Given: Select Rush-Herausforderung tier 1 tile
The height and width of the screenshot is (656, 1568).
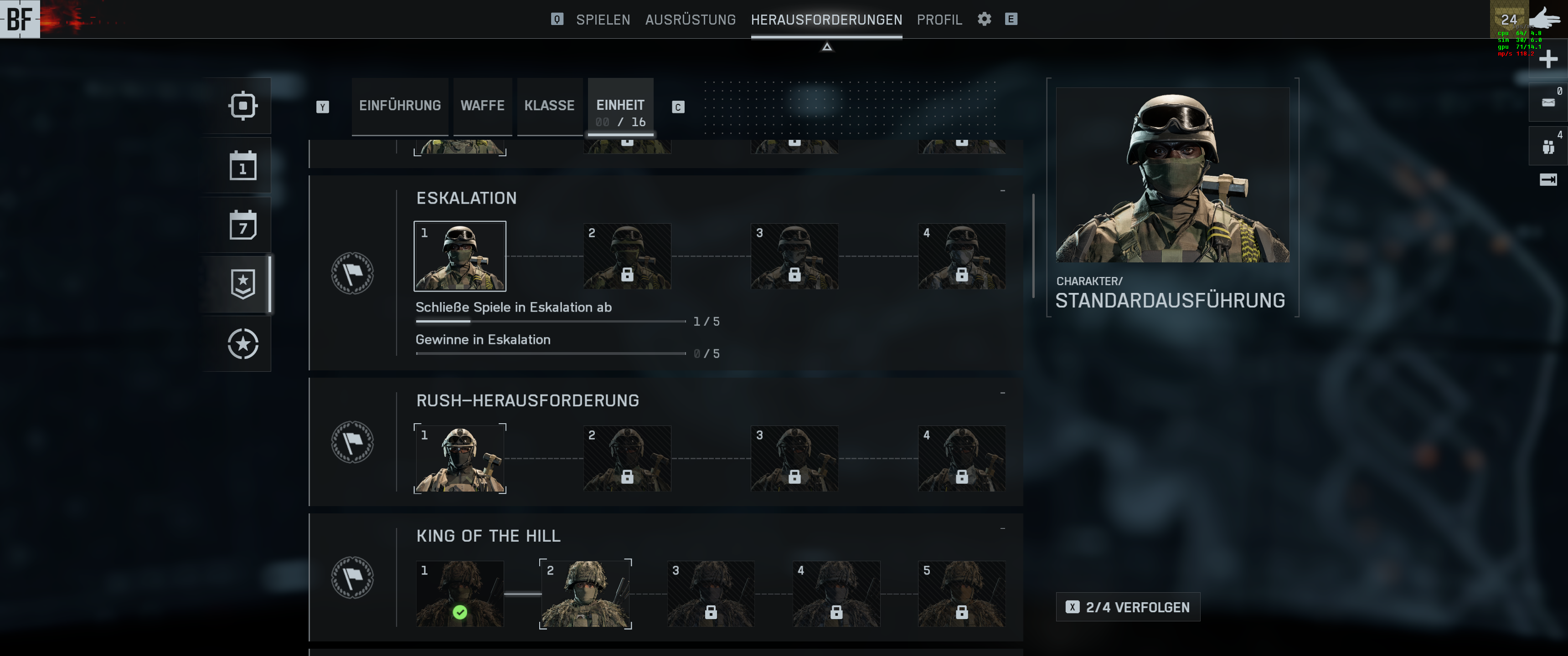Looking at the screenshot, I should coord(459,458).
